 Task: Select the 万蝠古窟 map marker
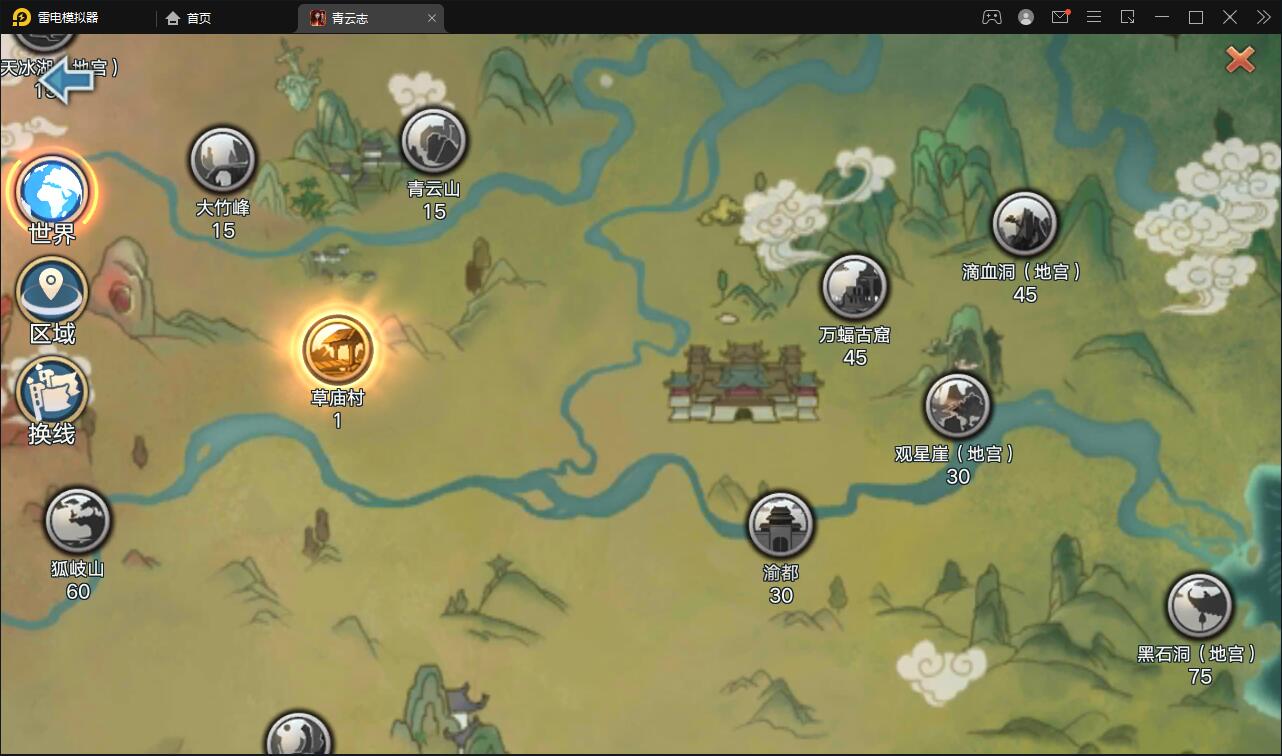[854, 287]
